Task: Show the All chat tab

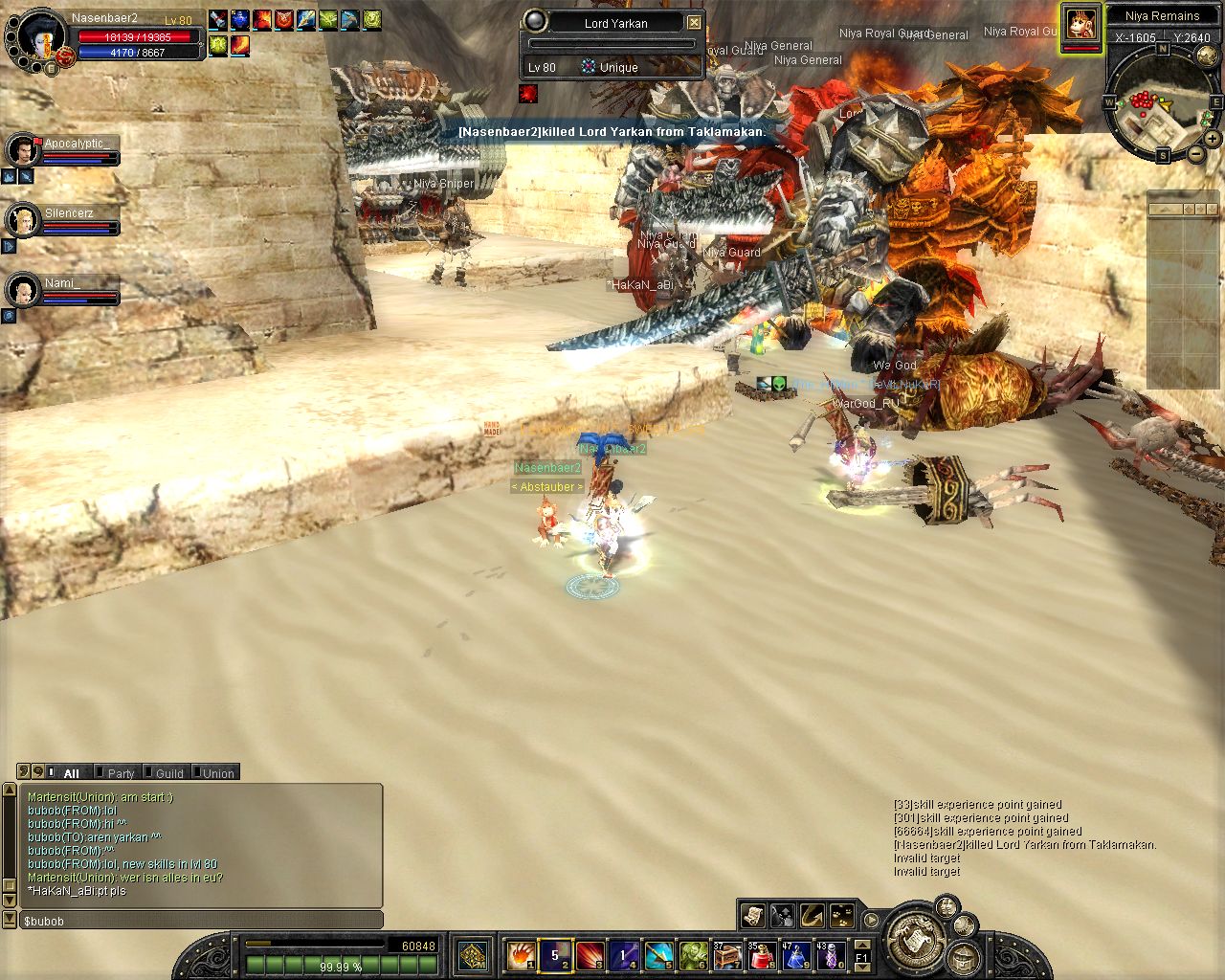Action: pos(71,773)
